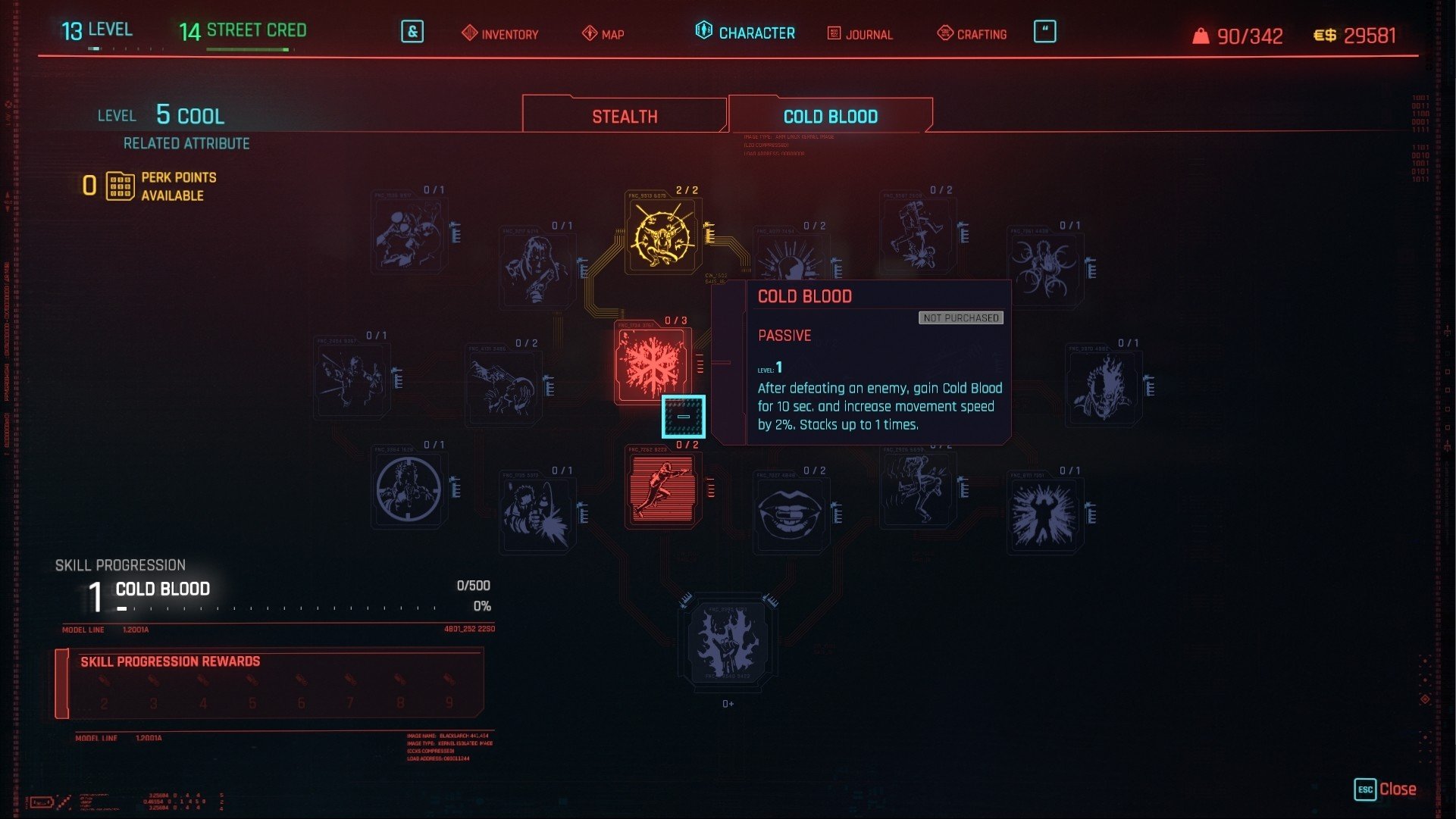Go to the Crafting menu
Image resolution: width=1456 pixels, height=819 pixels.
click(972, 34)
